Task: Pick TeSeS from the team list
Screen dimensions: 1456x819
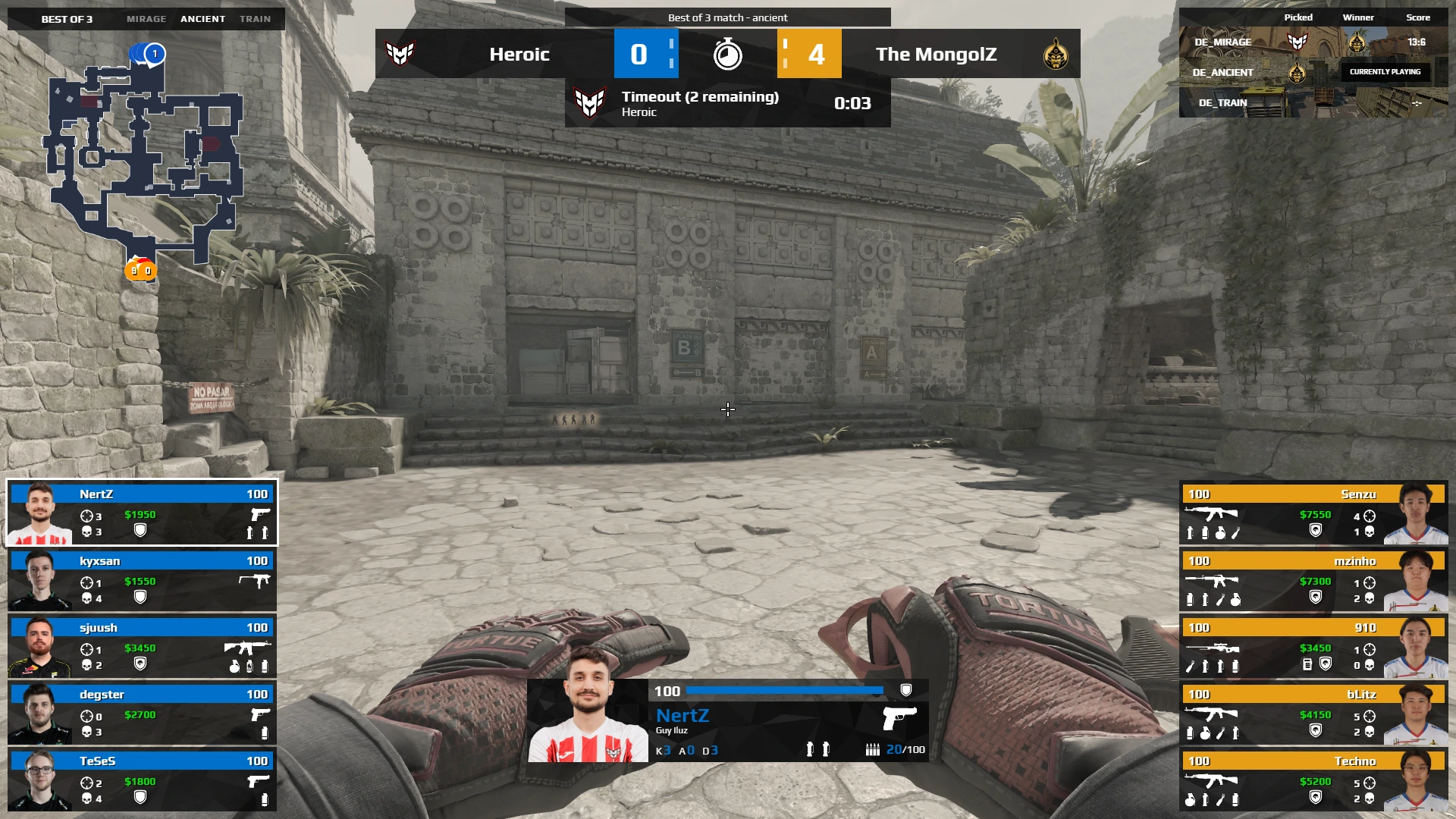Action: (142, 780)
